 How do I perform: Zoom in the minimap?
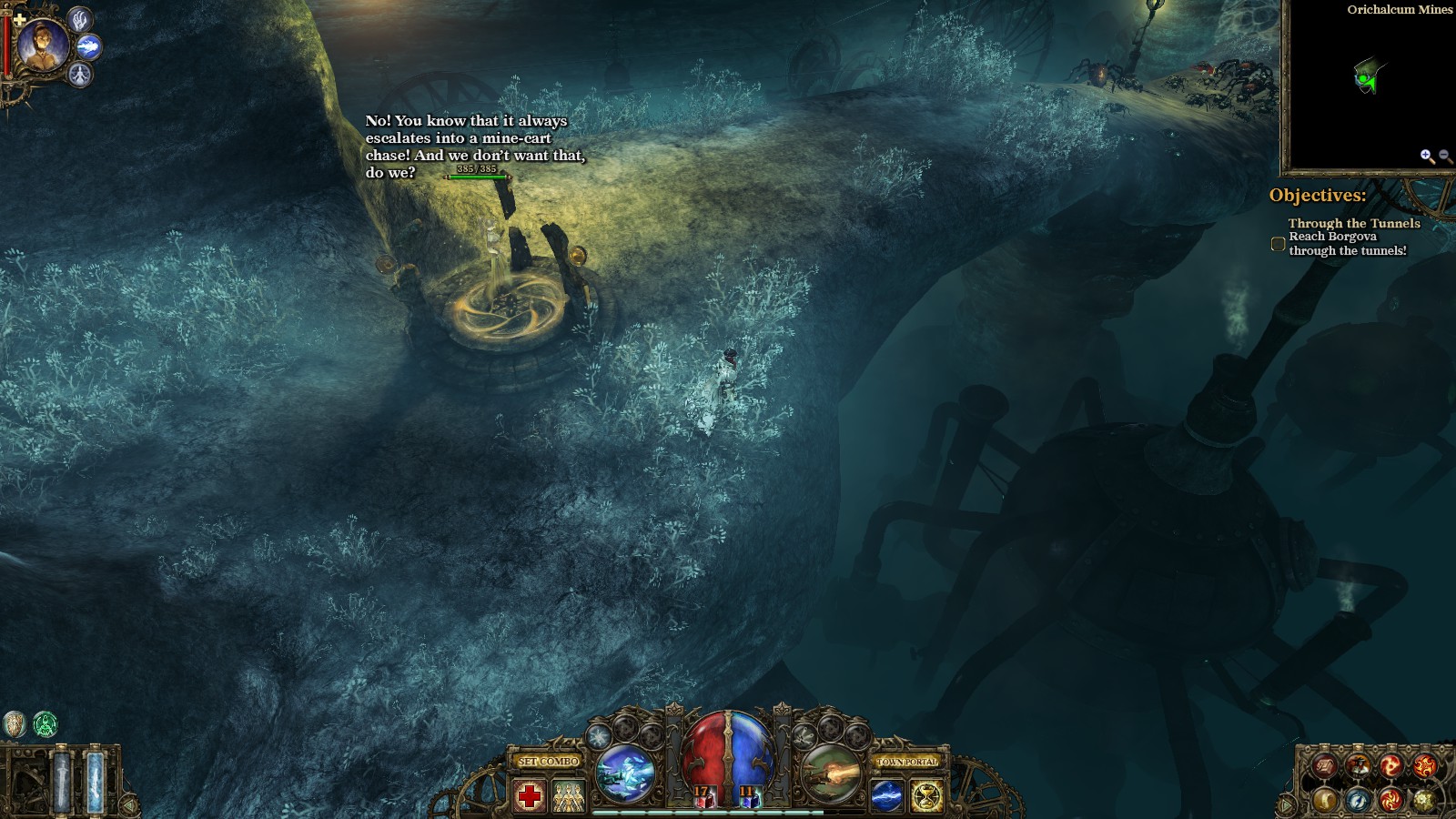click(1426, 157)
